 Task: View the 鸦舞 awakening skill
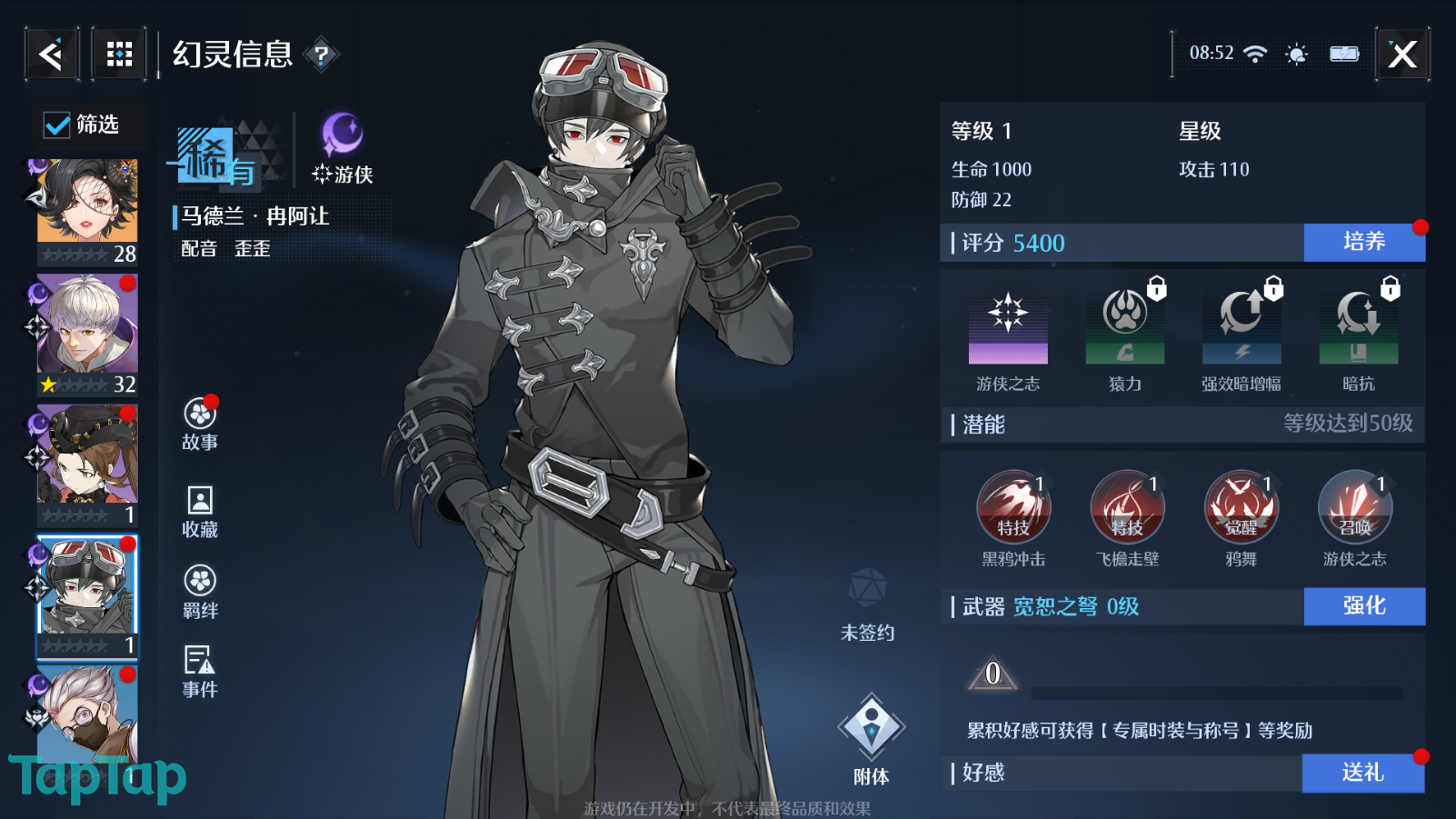1241,507
